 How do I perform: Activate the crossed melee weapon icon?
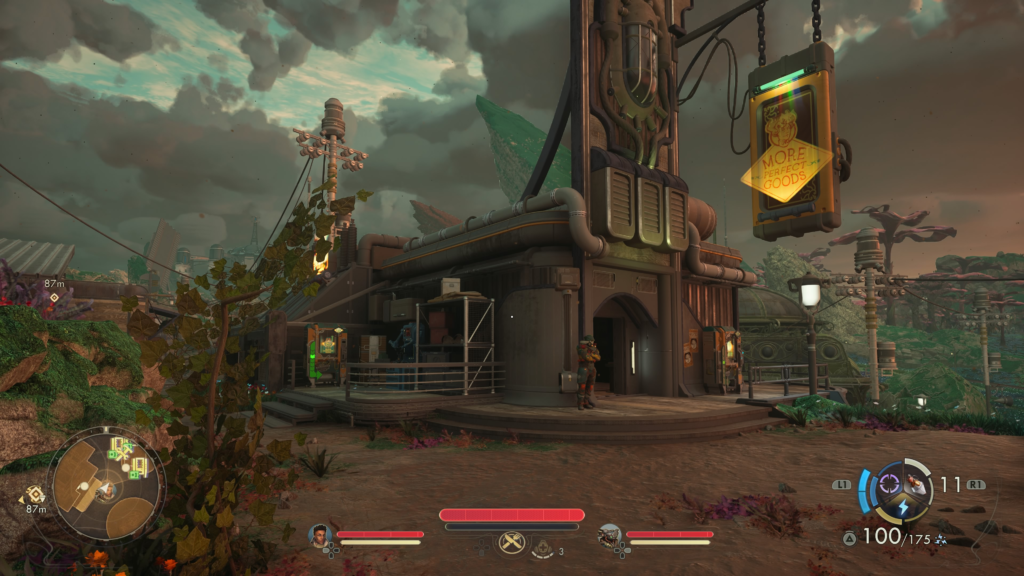(511, 541)
